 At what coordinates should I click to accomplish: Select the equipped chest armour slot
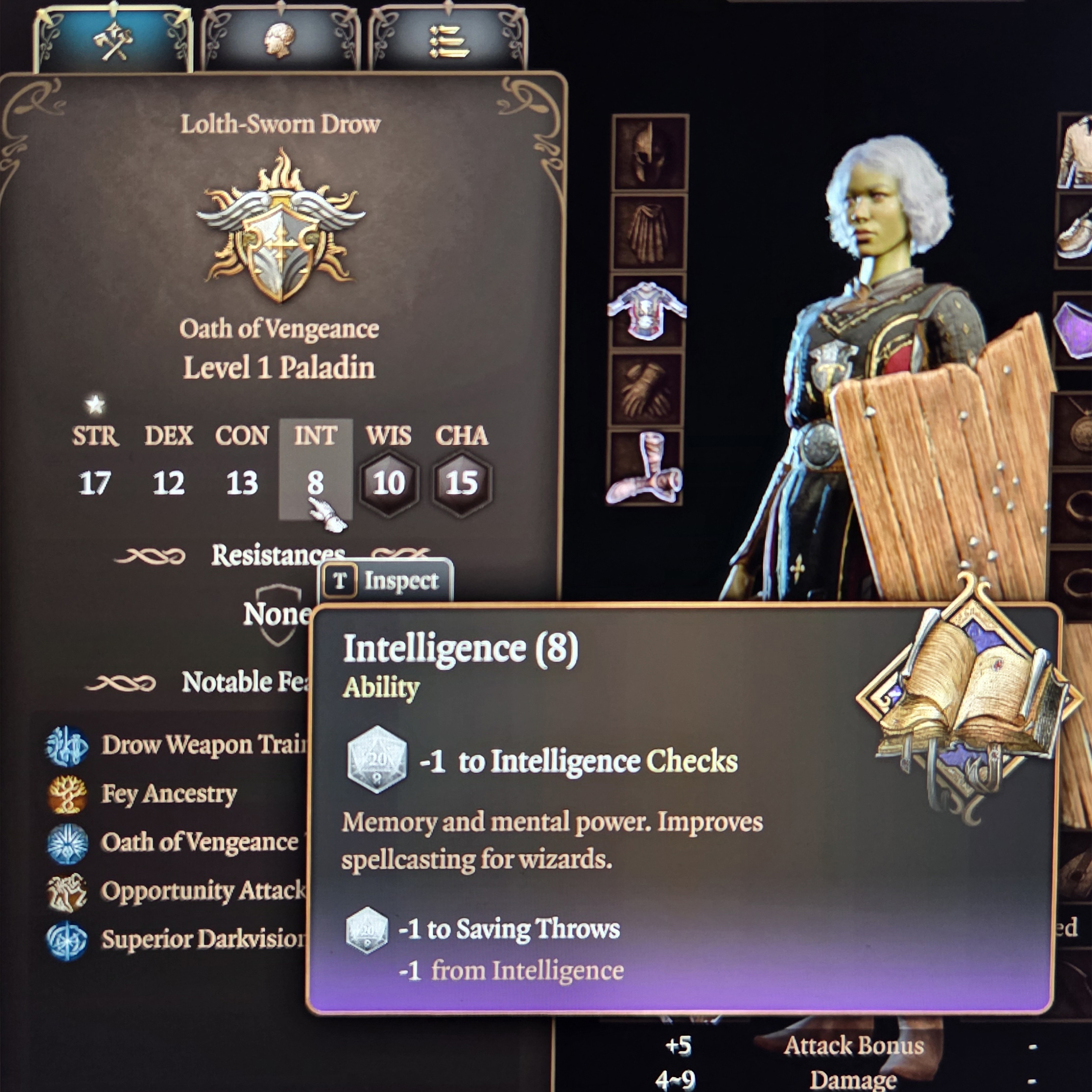(x=647, y=312)
